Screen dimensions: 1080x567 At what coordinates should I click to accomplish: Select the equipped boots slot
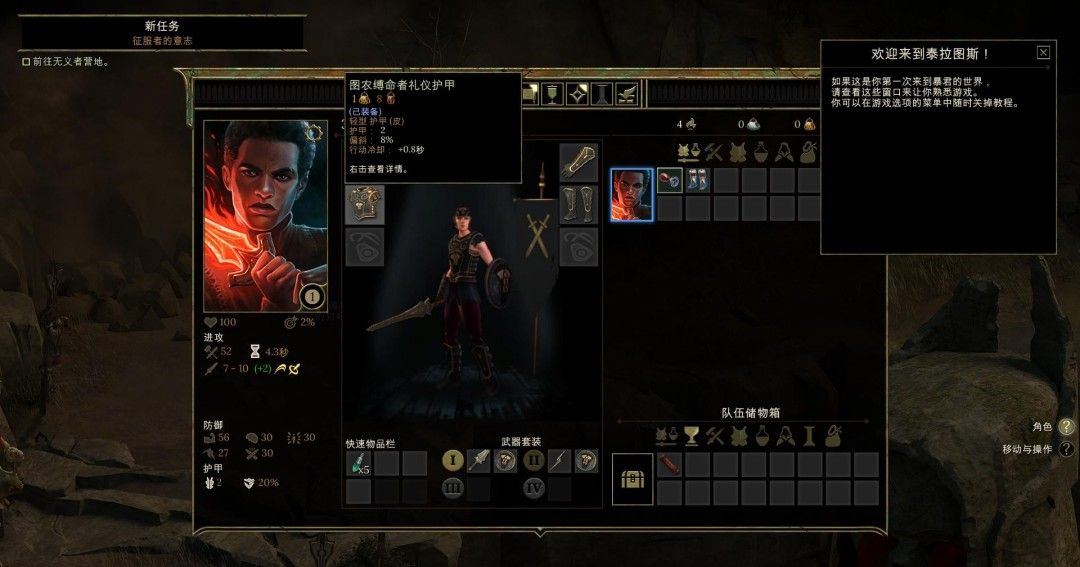click(x=578, y=204)
